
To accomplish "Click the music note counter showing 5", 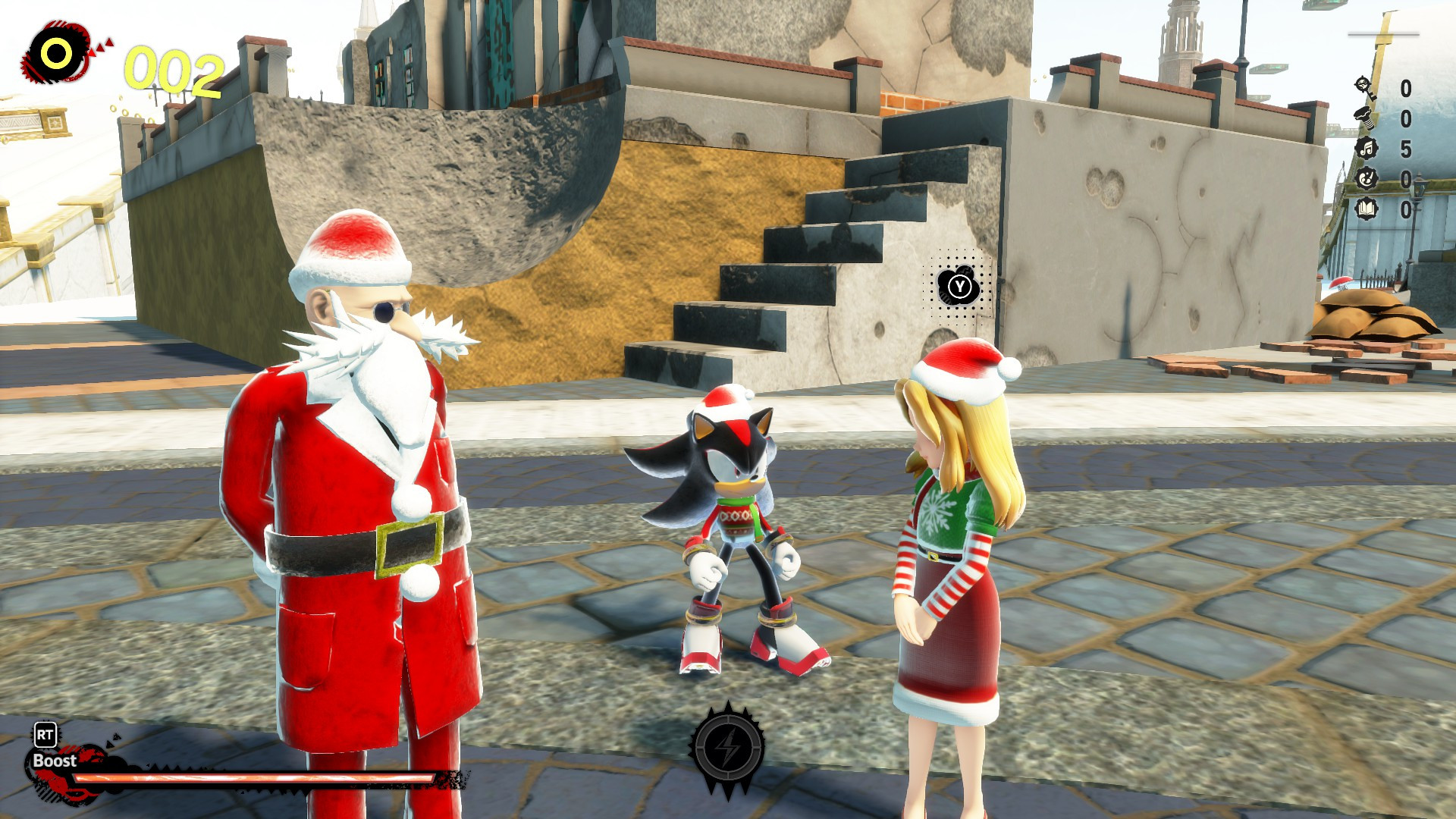I will (x=1405, y=148).
